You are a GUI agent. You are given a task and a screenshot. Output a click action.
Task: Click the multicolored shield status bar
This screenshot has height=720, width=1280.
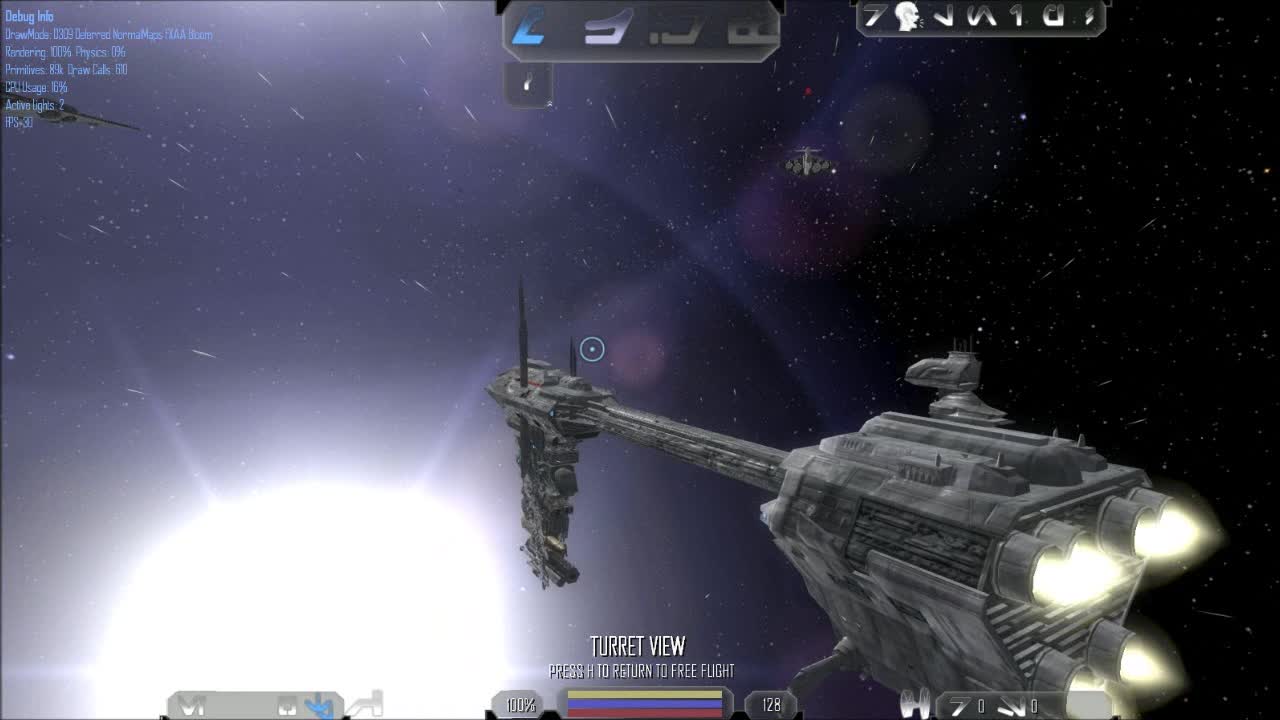click(644, 703)
